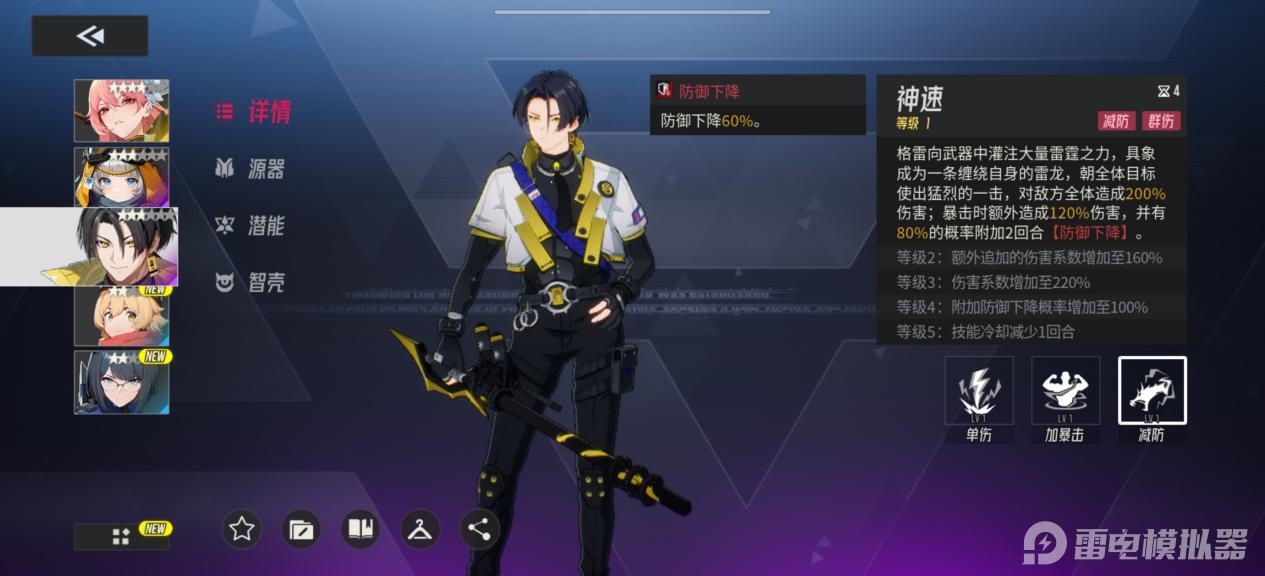Mark character as favorite with star button

click(x=242, y=529)
